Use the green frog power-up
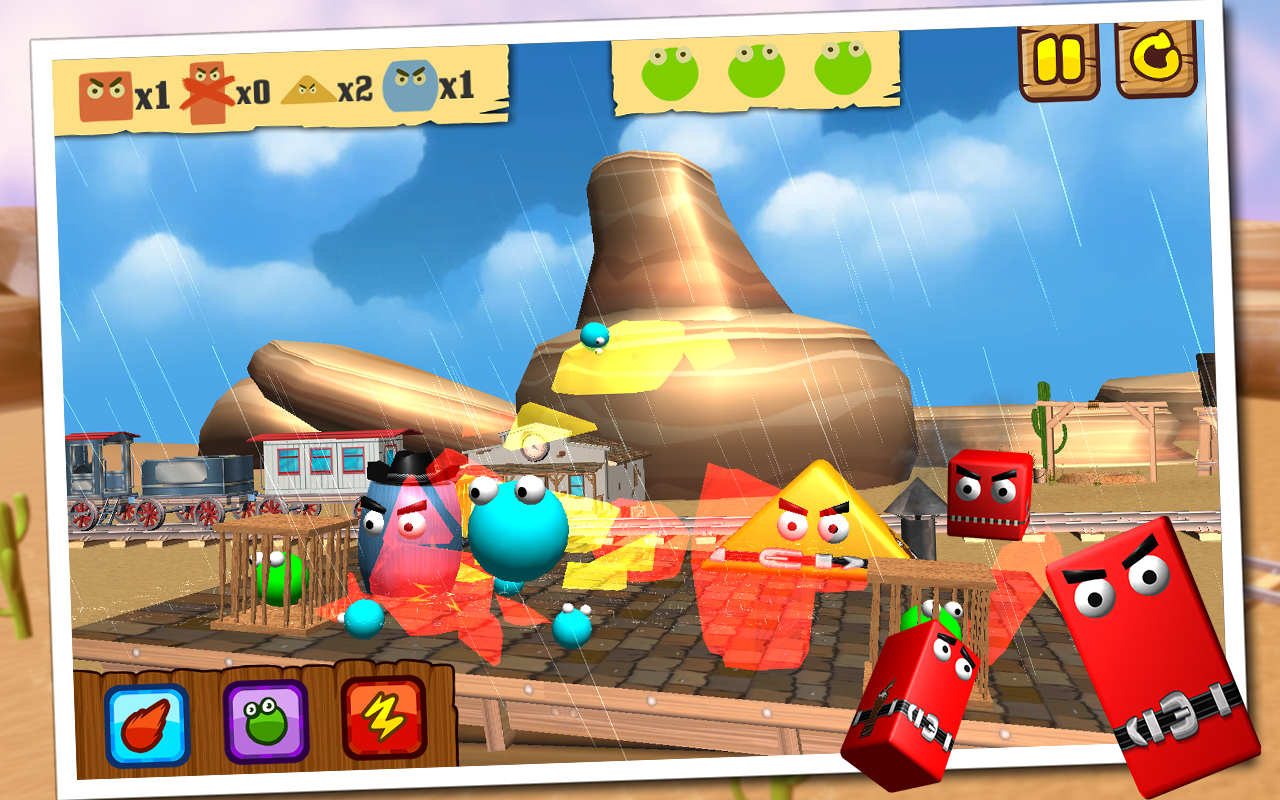 (x=265, y=721)
